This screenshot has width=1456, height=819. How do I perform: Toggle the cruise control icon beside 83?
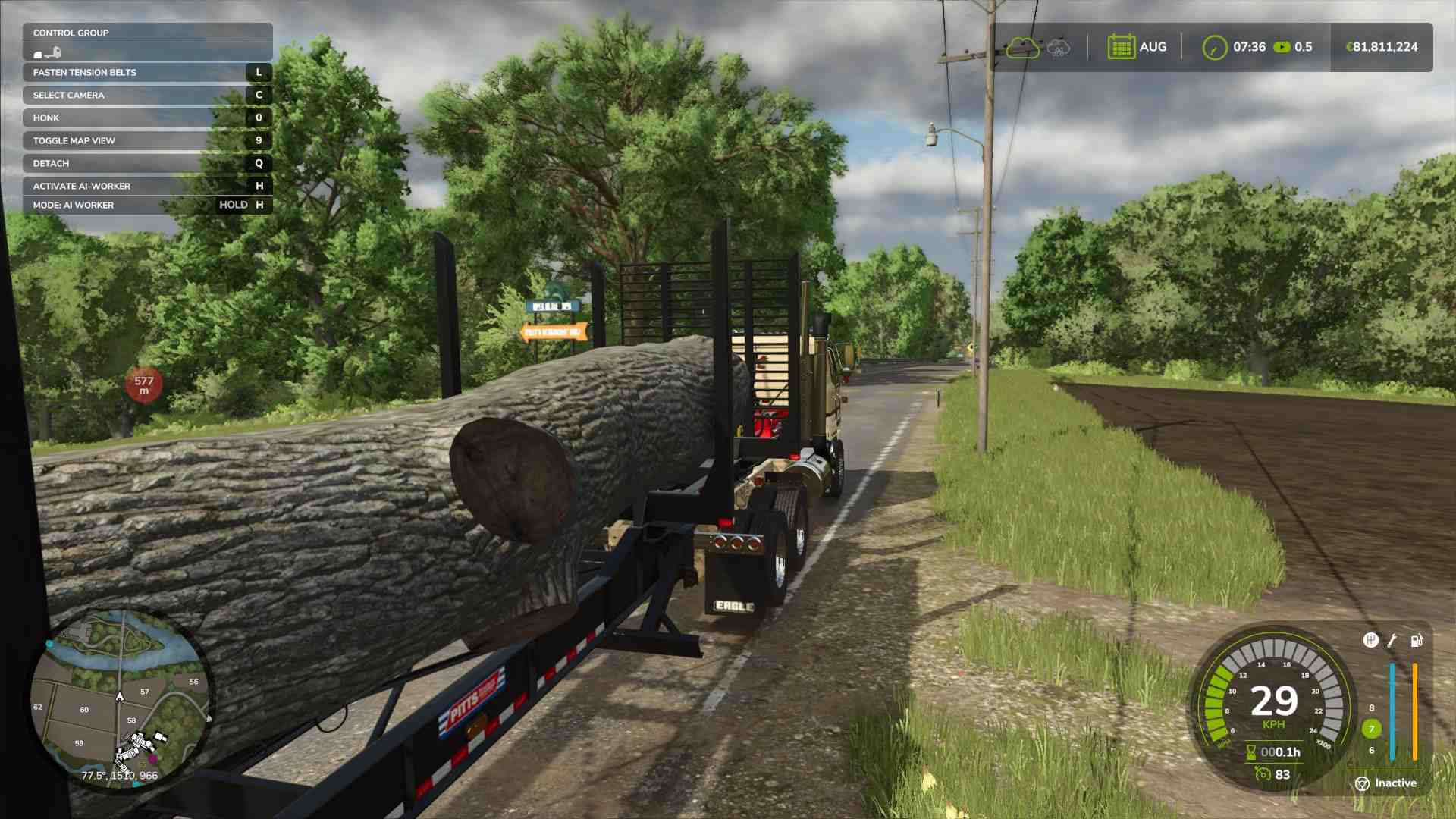click(1263, 773)
